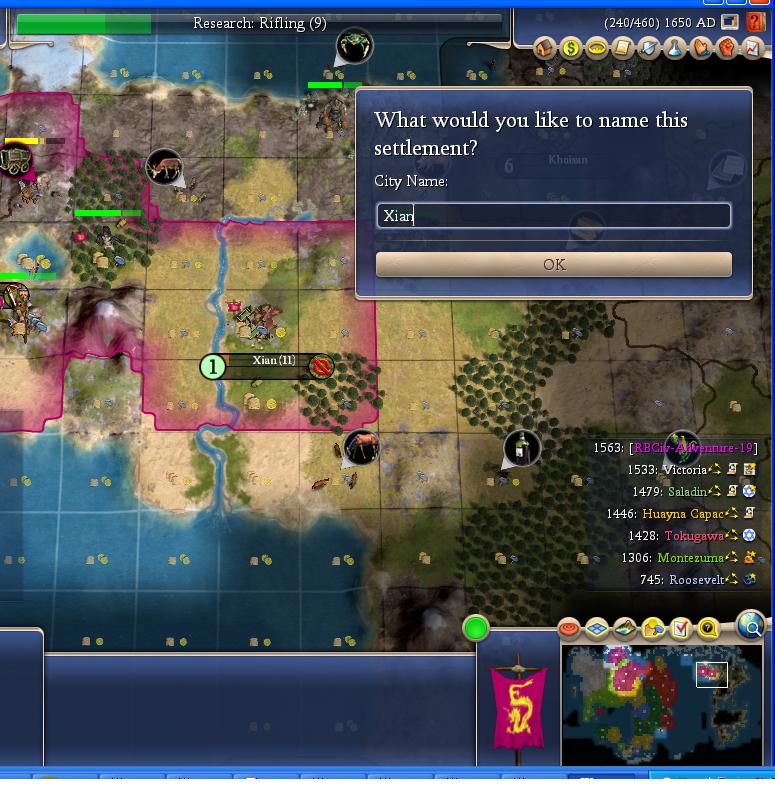The image size is (775, 800).
Task: Click the minimap world overview
Action: tap(661, 703)
